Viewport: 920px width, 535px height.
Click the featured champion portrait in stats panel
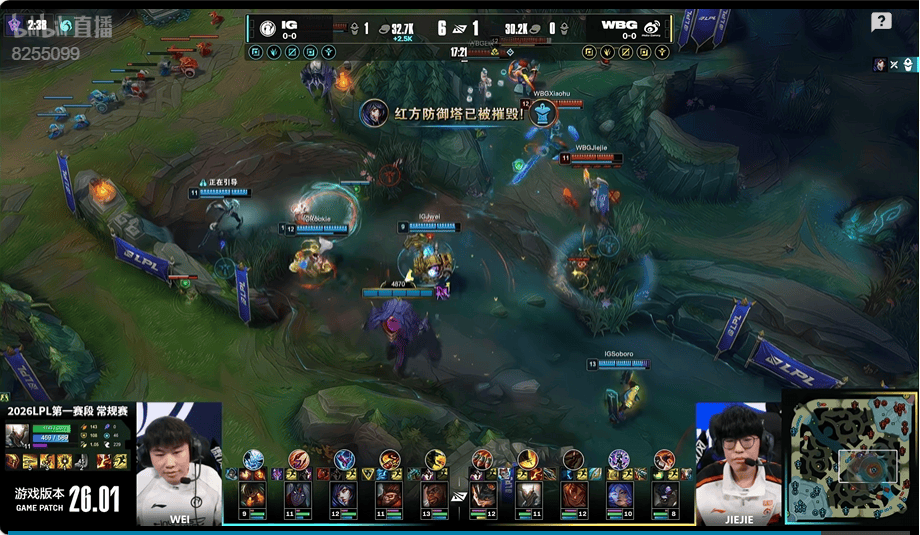[18, 436]
